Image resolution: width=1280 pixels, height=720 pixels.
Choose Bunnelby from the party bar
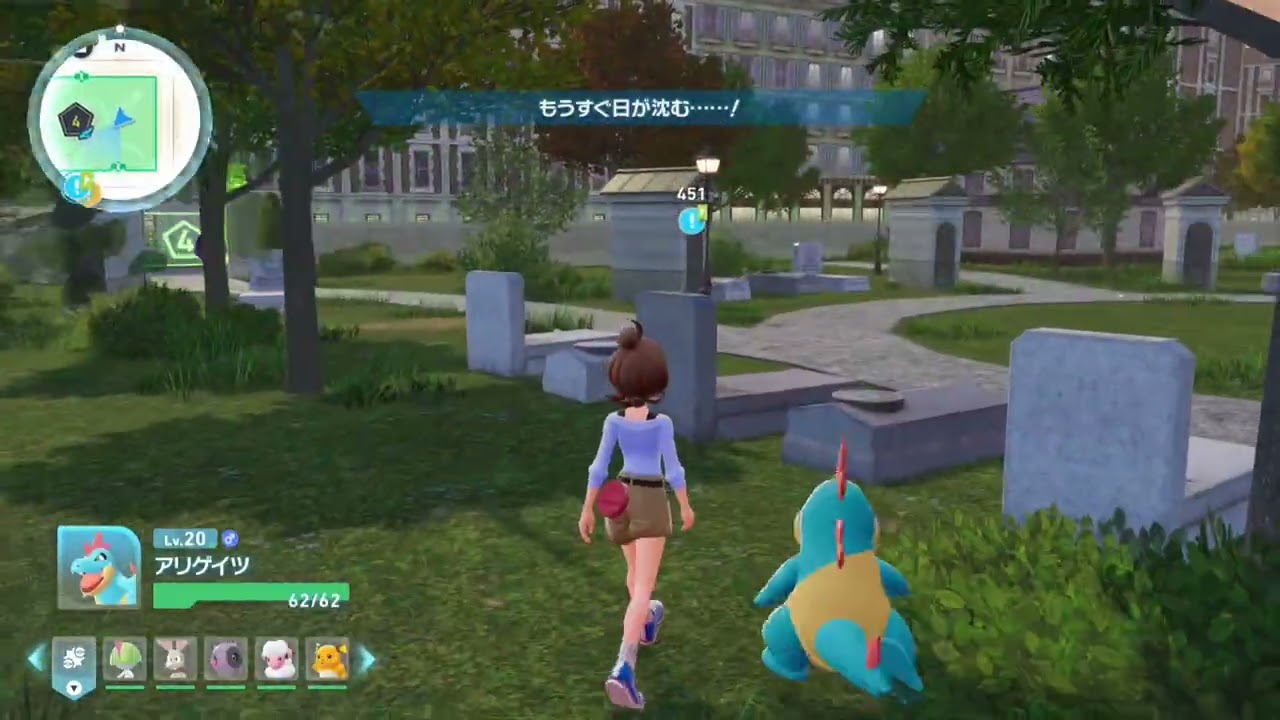coord(176,660)
